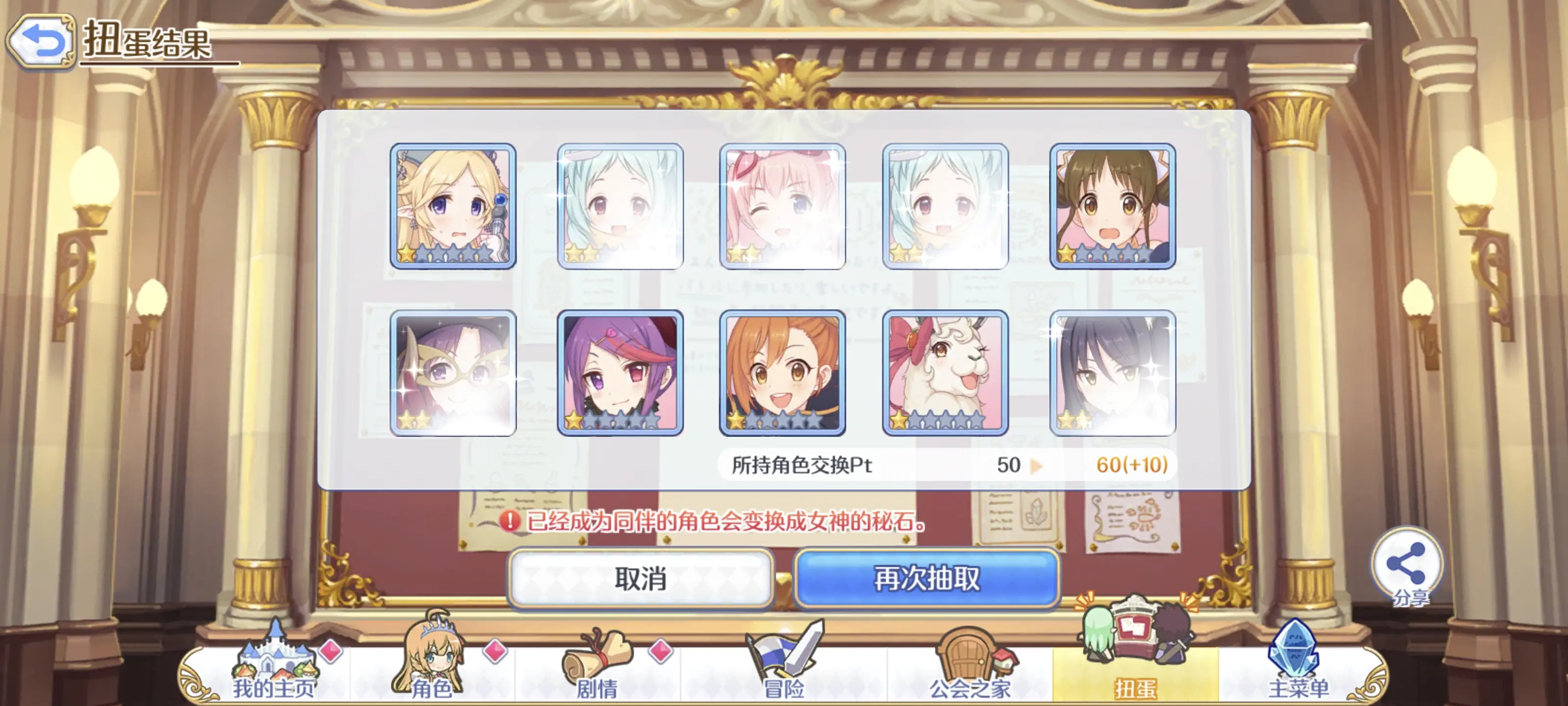Screen dimensions: 1568x706
Task: Pick the masked purple-haired character card
Action: click(x=453, y=372)
